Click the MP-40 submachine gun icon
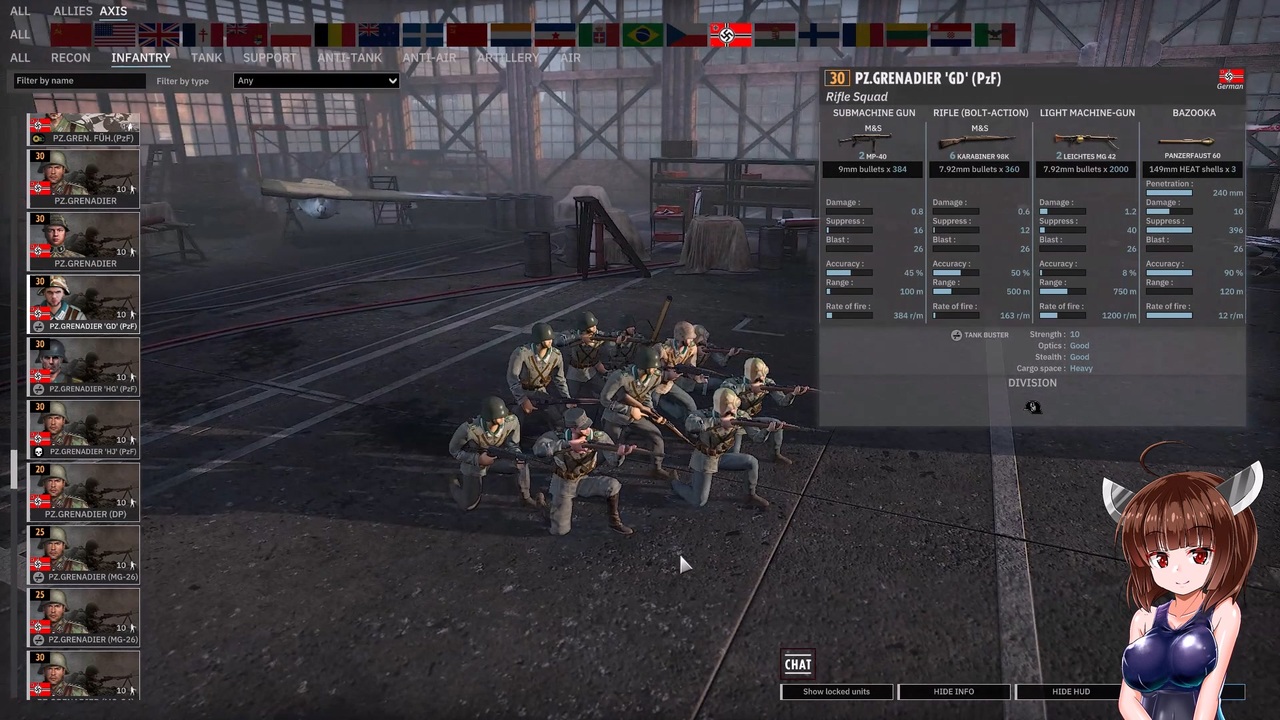 [866, 143]
